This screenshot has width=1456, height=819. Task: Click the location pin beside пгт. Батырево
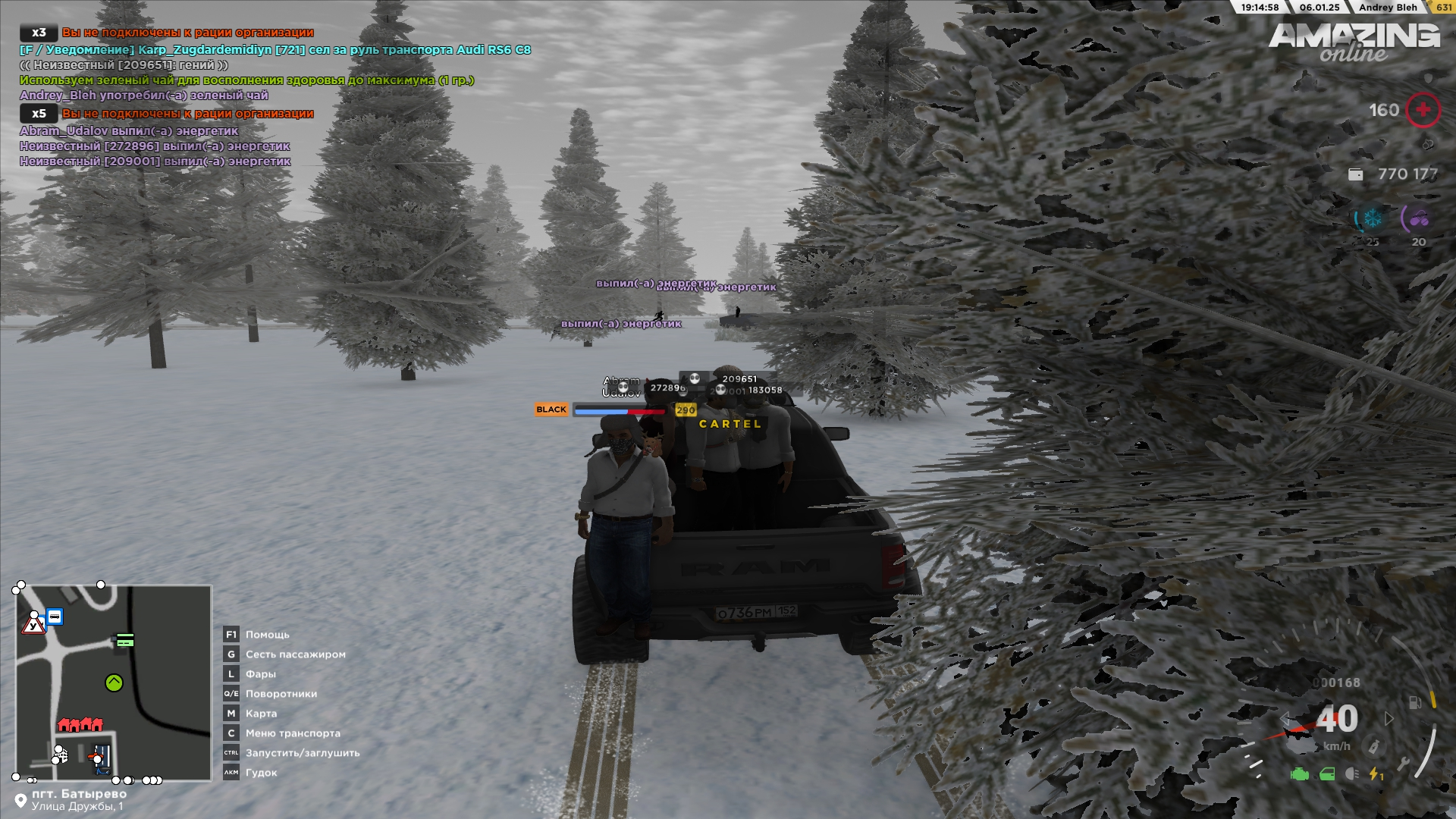(x=20, y=800)
